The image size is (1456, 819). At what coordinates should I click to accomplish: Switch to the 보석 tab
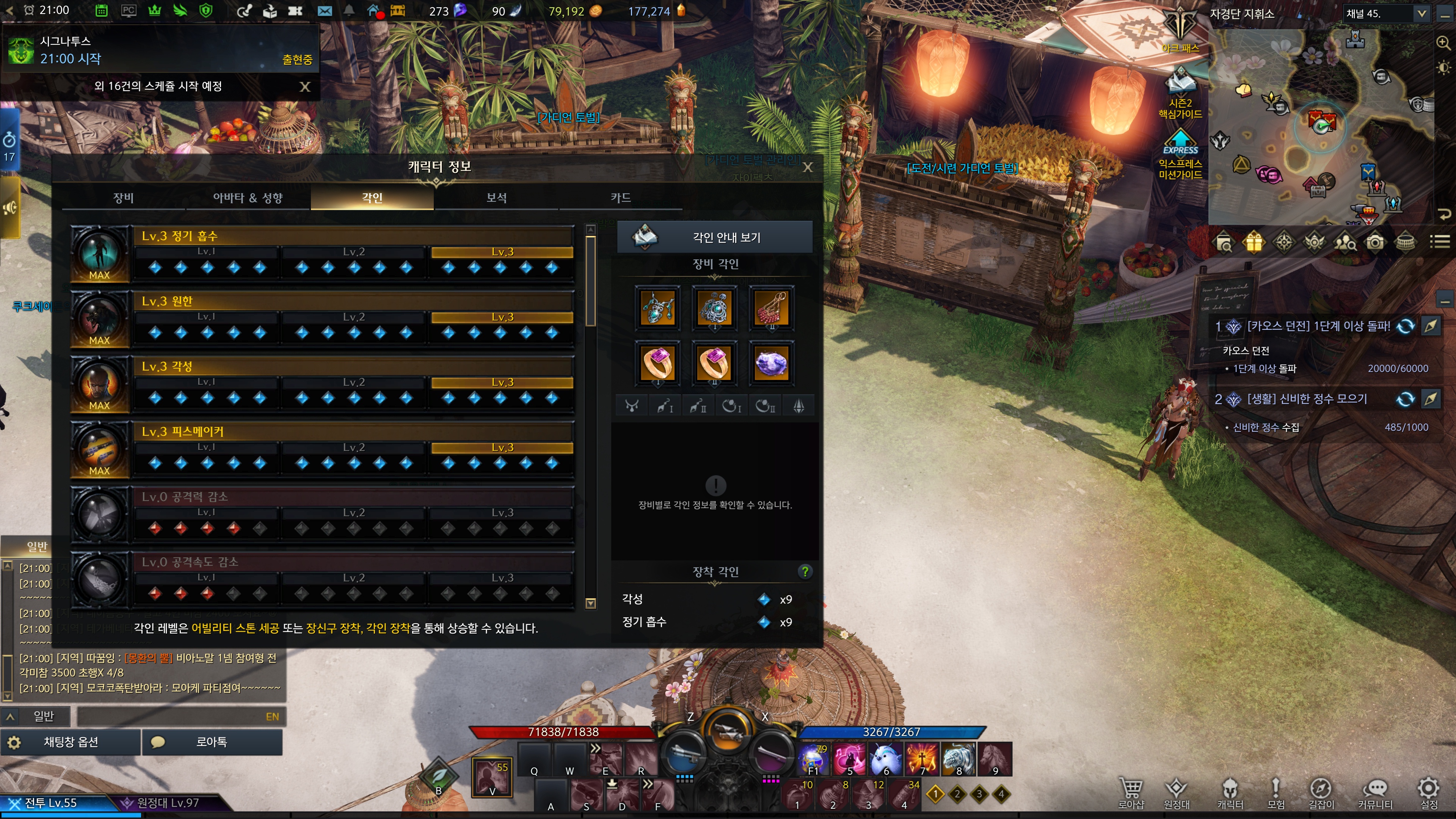click(x=496, y=197)
